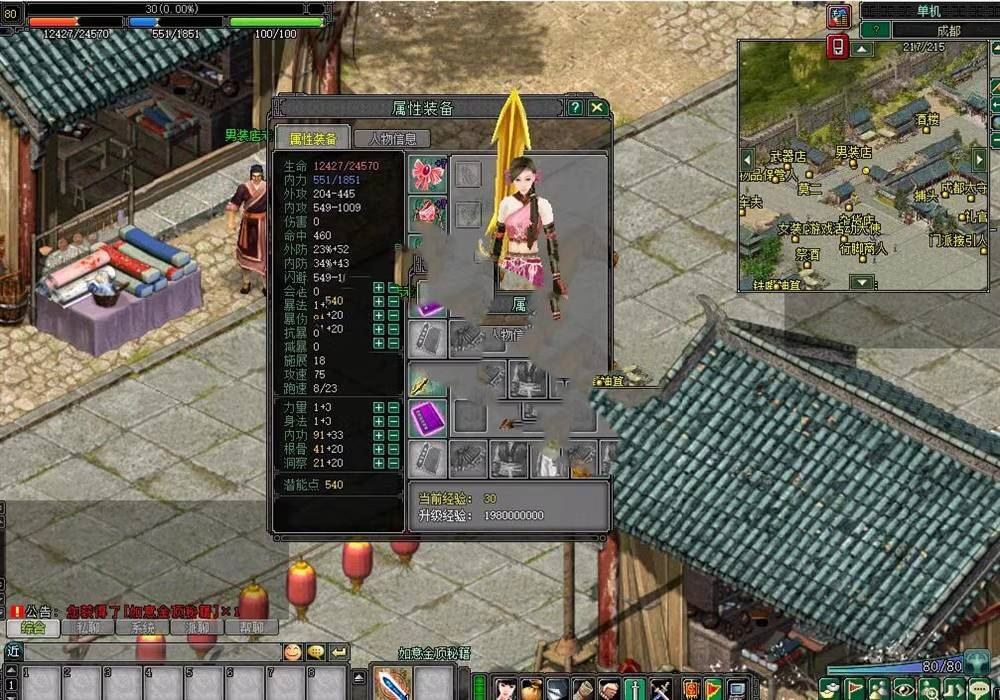
Task: Click the 酒楼 marker on the minimap
Action: (x=928, y=119)
